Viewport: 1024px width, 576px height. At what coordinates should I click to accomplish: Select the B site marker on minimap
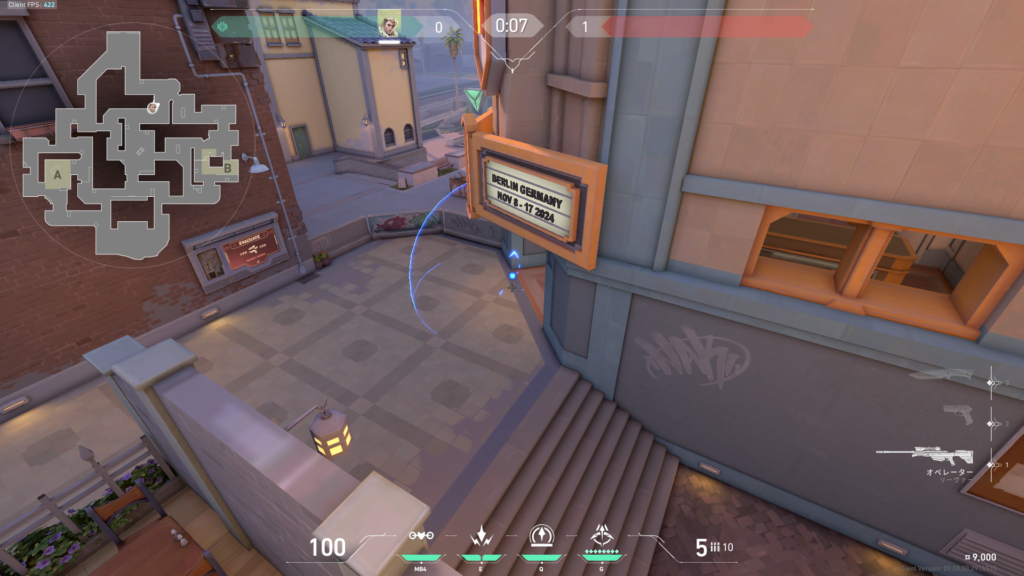228,167
